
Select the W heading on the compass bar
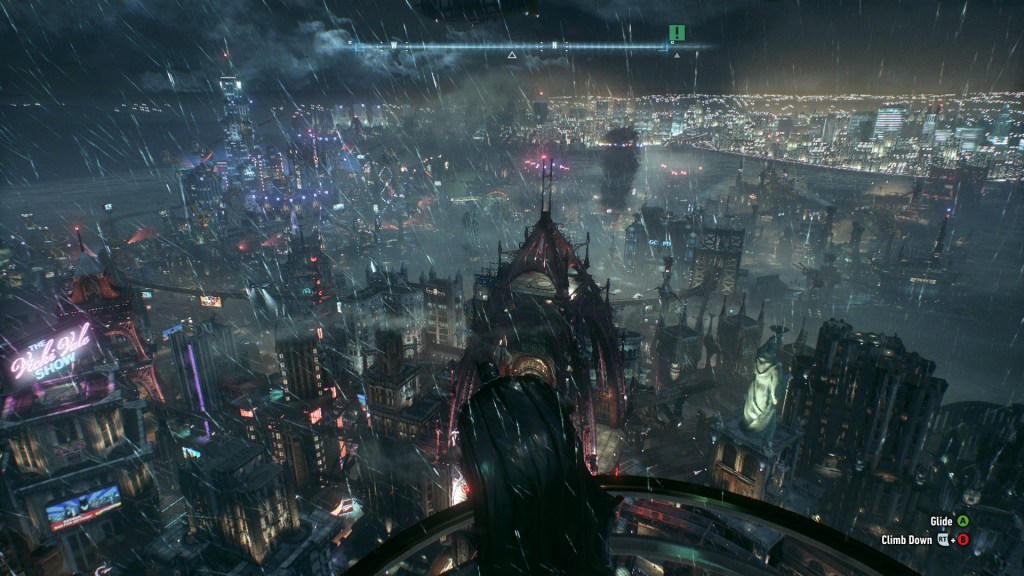tap(394, 46)
